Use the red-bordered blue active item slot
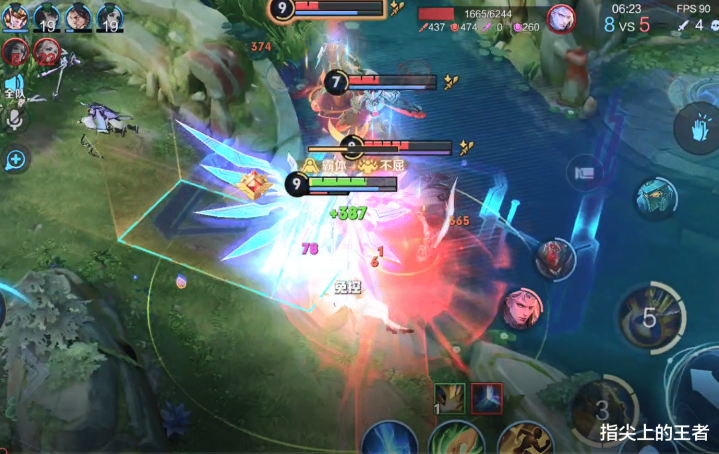 (x=487, y=397)
